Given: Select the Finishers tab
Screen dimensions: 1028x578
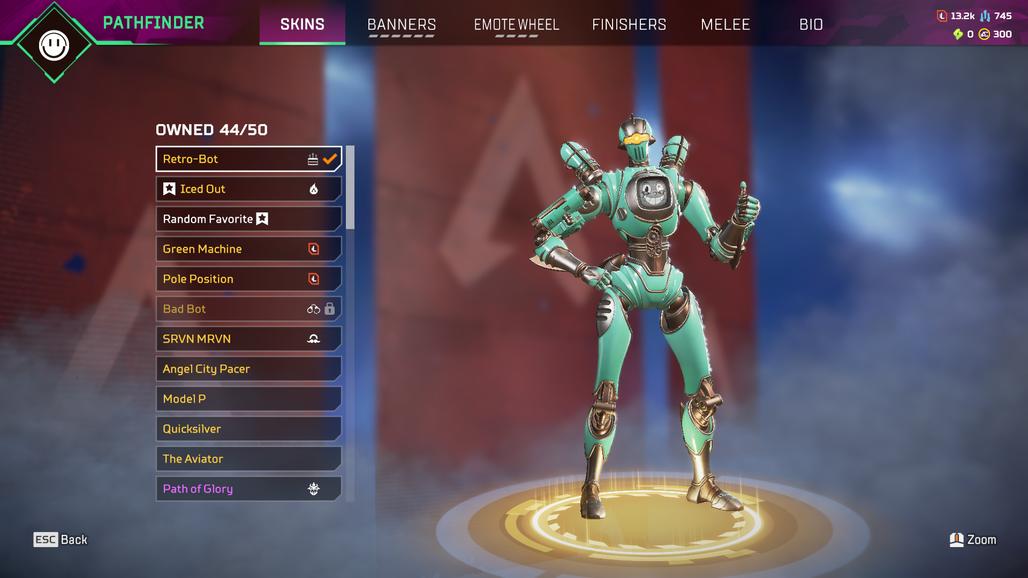Looking at the screenshot, I should (x=629, y=24).
